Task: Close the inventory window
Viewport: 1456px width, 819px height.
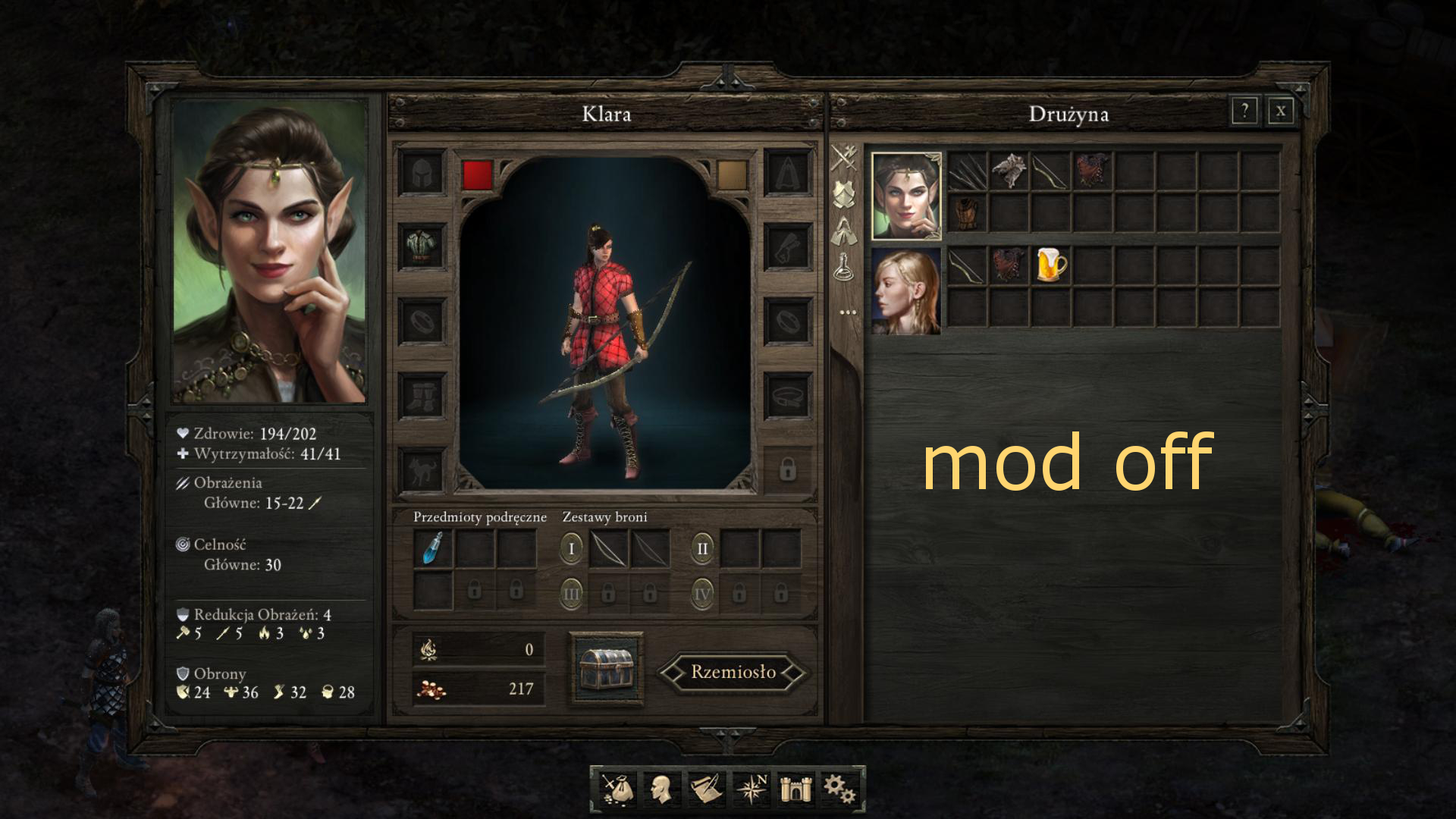Action: pos(1280,112)
